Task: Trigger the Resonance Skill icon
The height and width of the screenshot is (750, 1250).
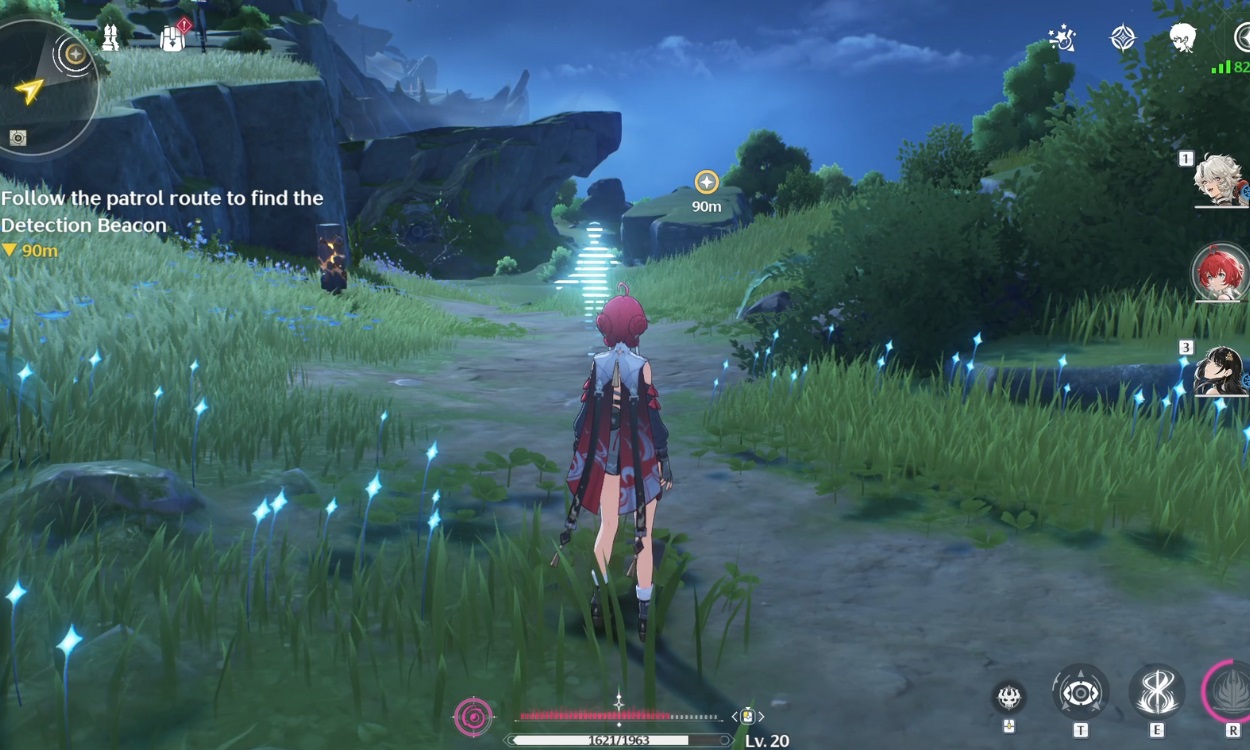Action: (1157, 692)
